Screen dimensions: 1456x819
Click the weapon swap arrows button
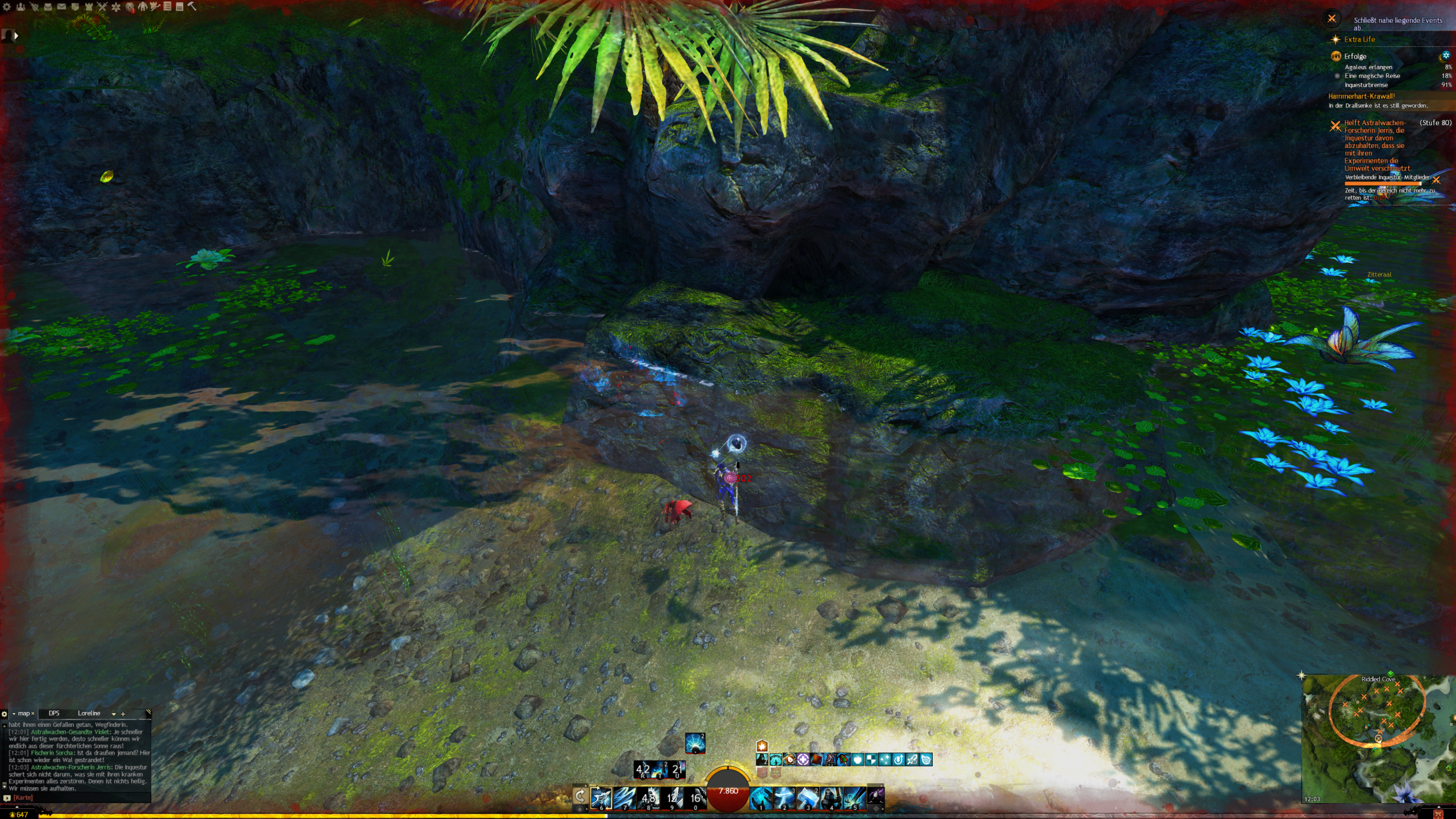pyautogui.click(x=580, y=796)
